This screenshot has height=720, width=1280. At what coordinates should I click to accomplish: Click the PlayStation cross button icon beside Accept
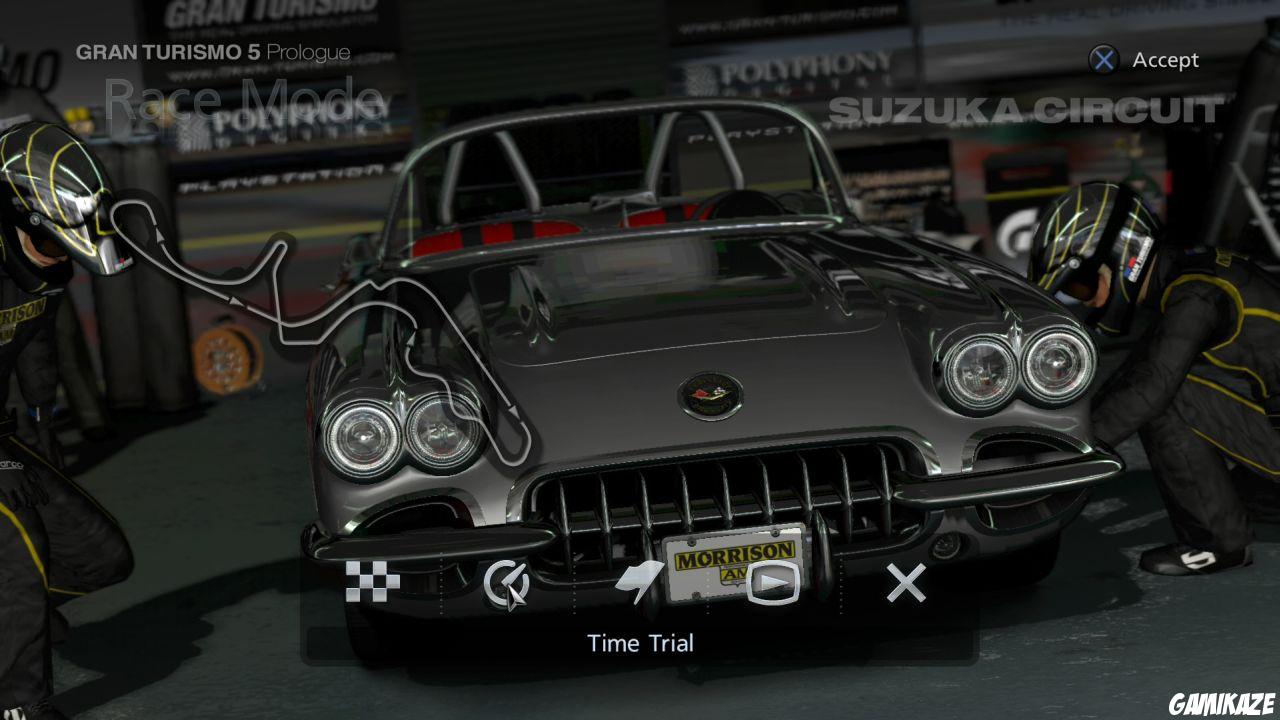(1103, 60)
